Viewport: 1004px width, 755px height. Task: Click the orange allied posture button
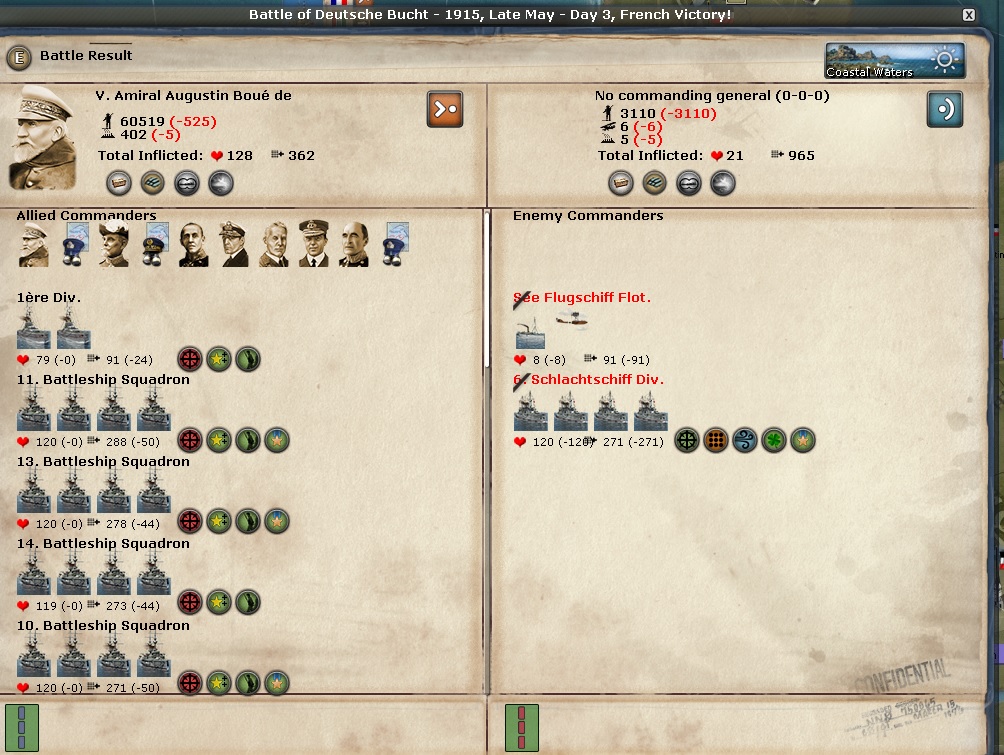(445, 109)
